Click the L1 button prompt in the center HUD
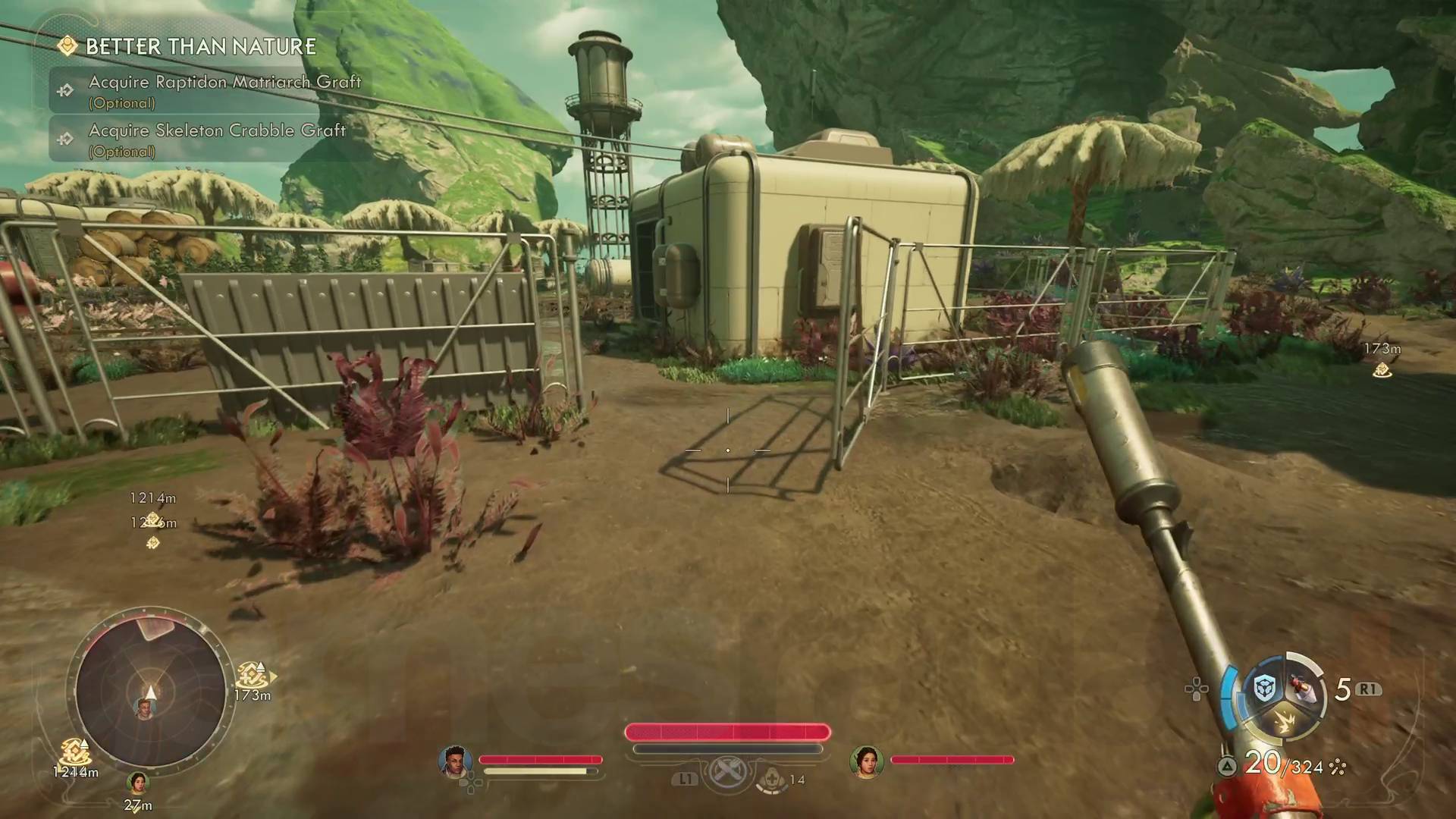The height and width of the screenshot is (819, 1456). point(684,778)
